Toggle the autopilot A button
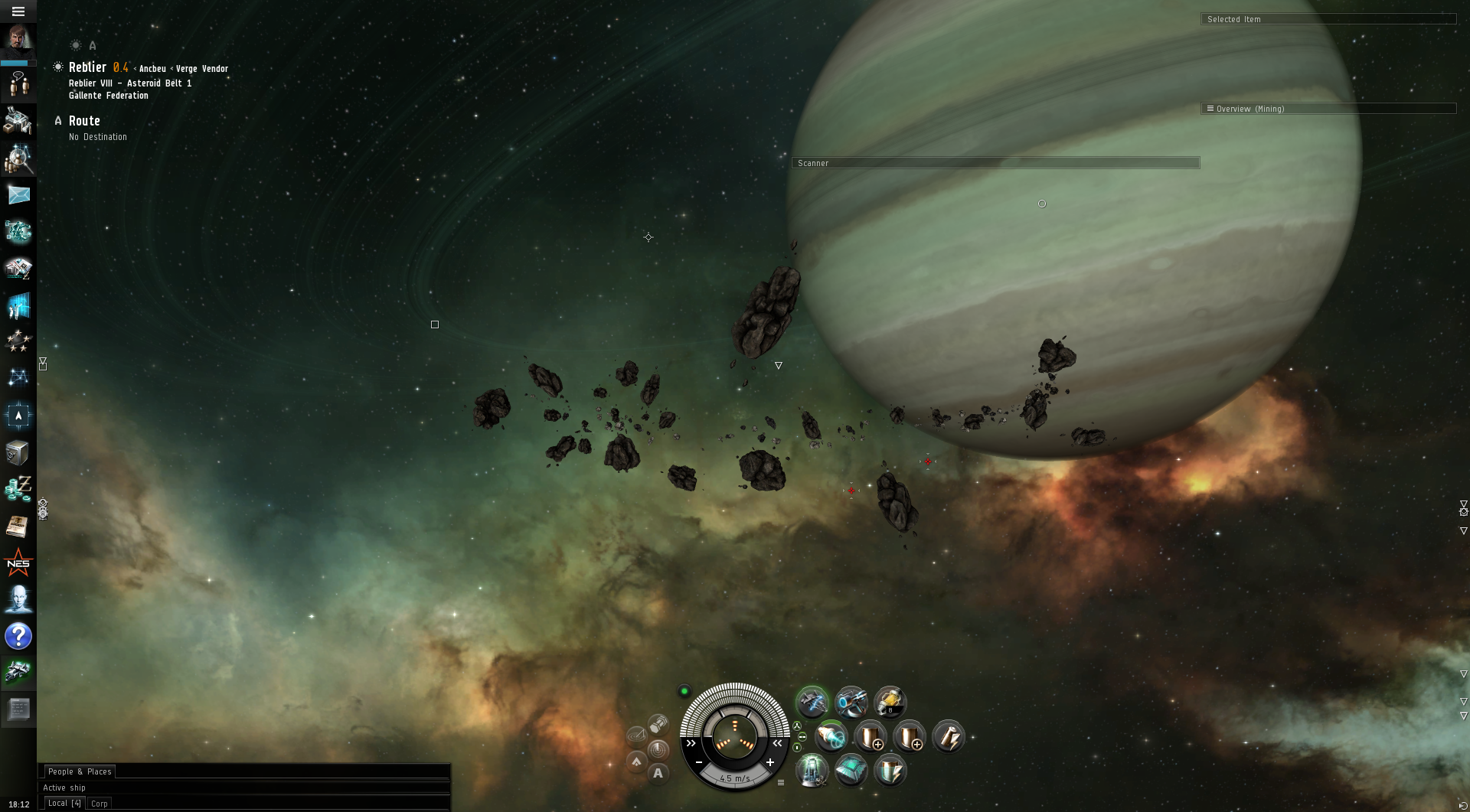This screenshot has width=1470, height=812. point(658,773)
